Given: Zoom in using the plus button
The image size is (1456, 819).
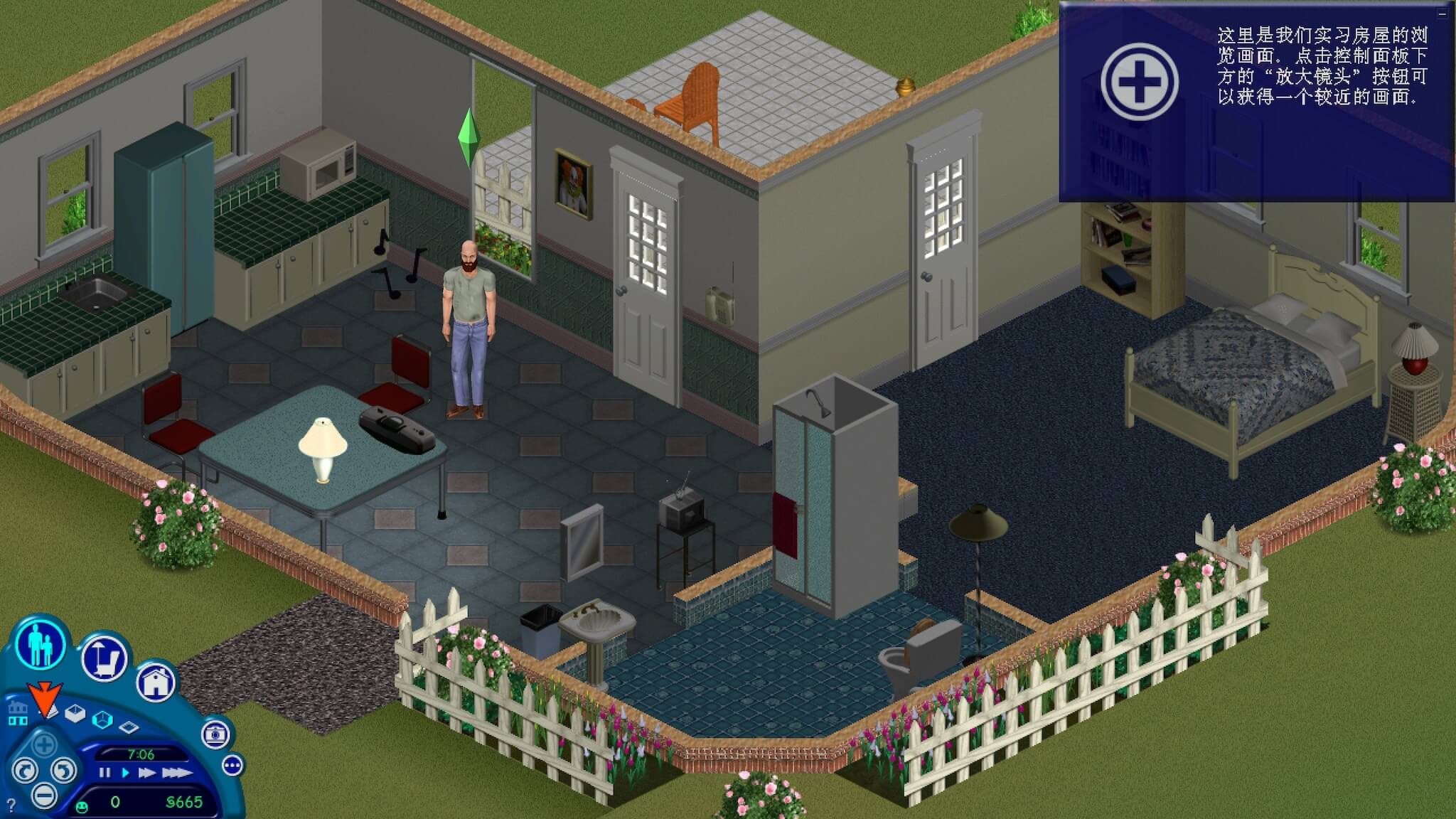Looking at the screenshot, I should [45, 746].
